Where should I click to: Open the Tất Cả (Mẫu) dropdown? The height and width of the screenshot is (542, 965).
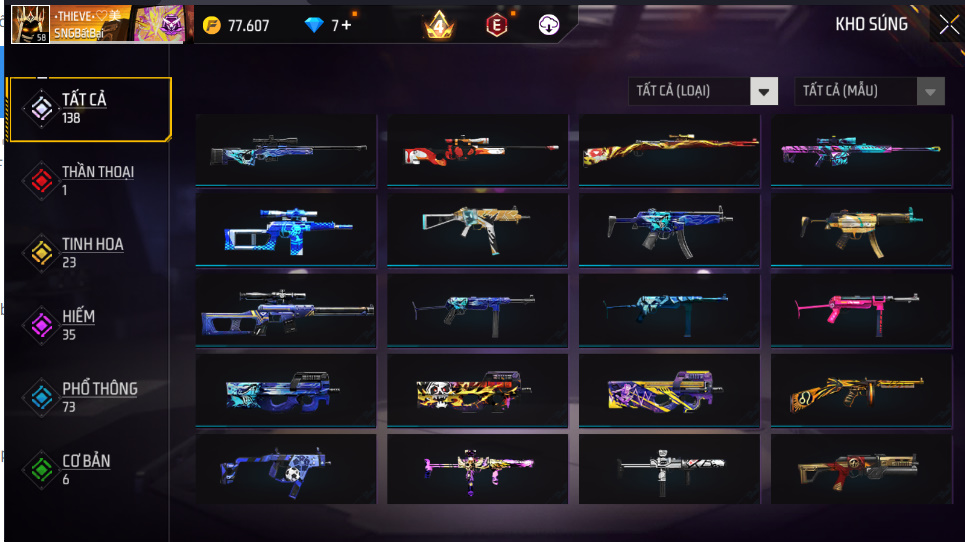tap(869, 91)
